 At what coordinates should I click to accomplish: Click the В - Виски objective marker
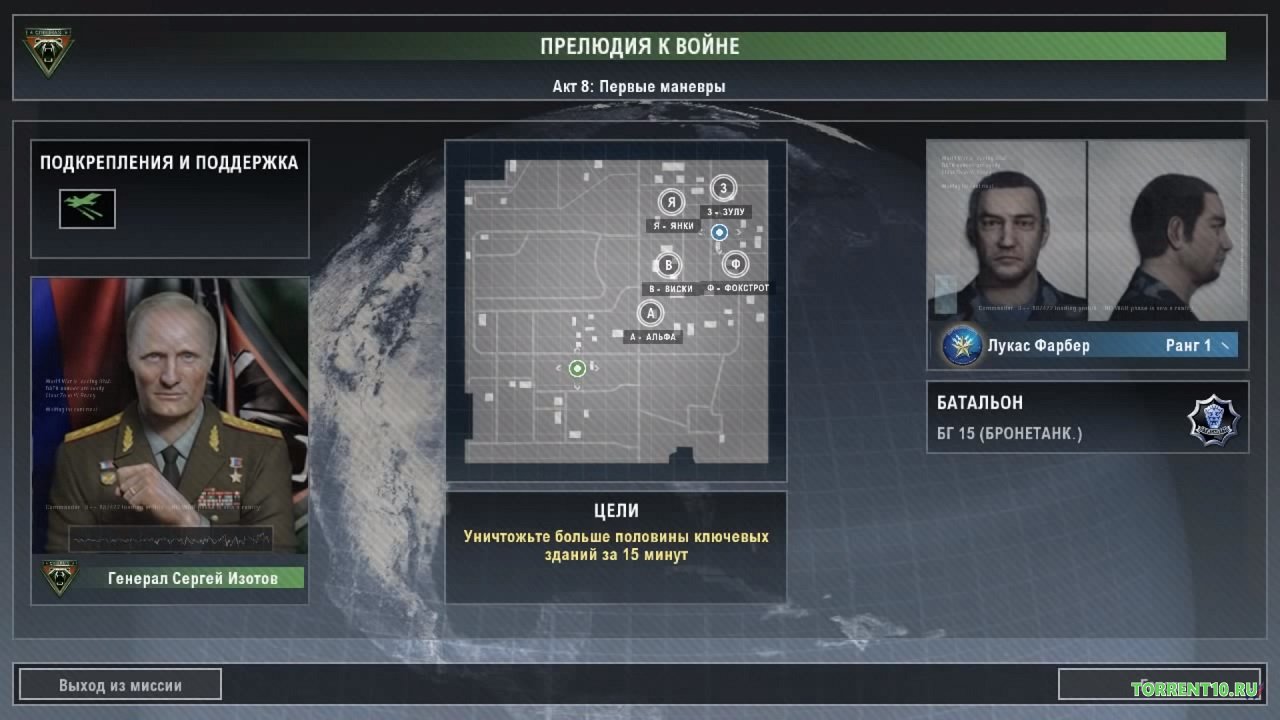click(x=668, y=265)
